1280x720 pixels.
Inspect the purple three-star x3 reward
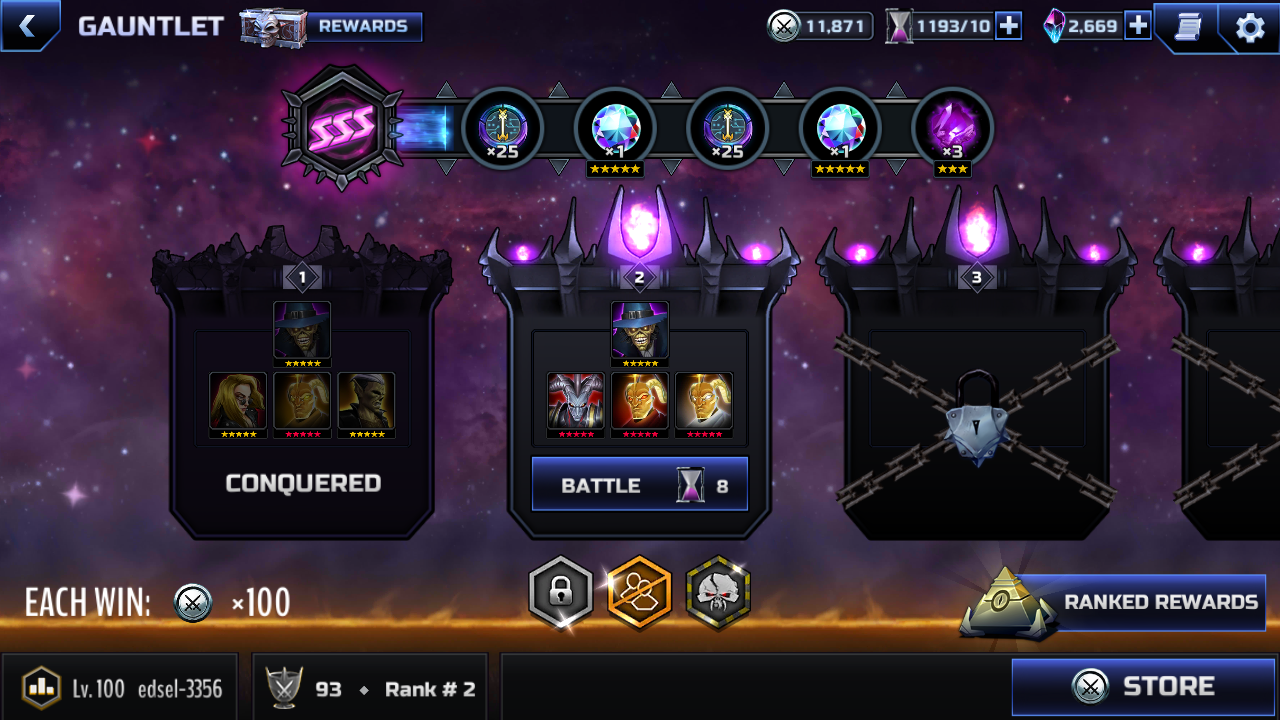[952, 129]
